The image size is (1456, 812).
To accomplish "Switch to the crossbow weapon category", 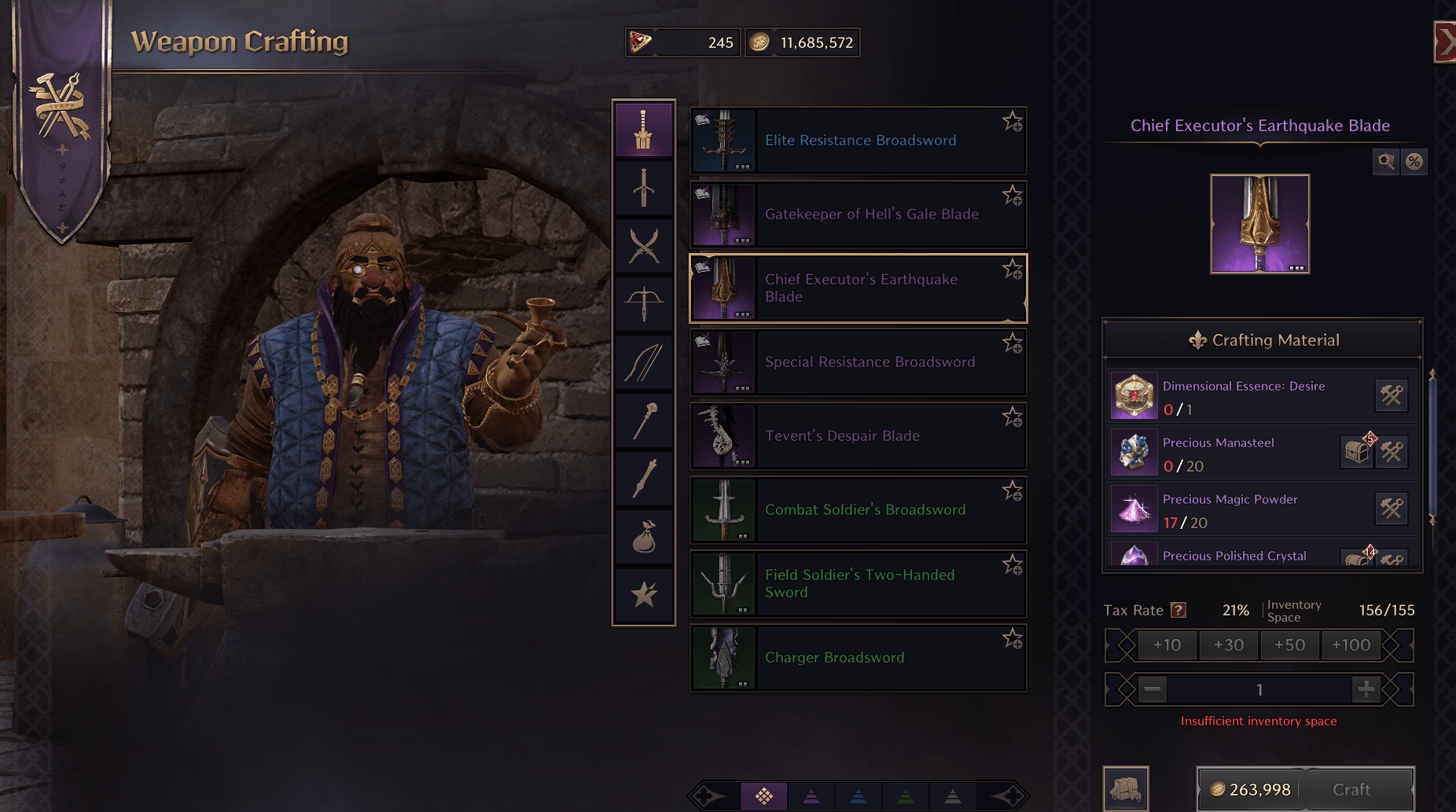I will click(x=644, y=303).
